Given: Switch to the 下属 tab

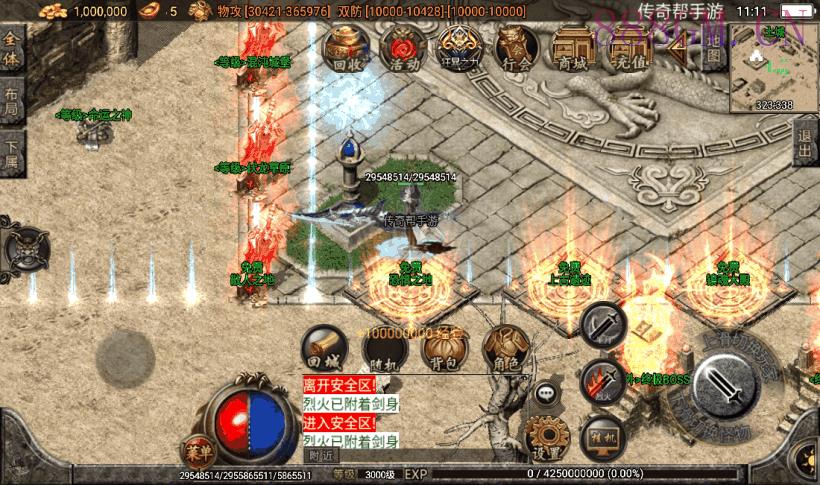Looking at the screenshot, I should pyautogui.click(x=12, y=152).
